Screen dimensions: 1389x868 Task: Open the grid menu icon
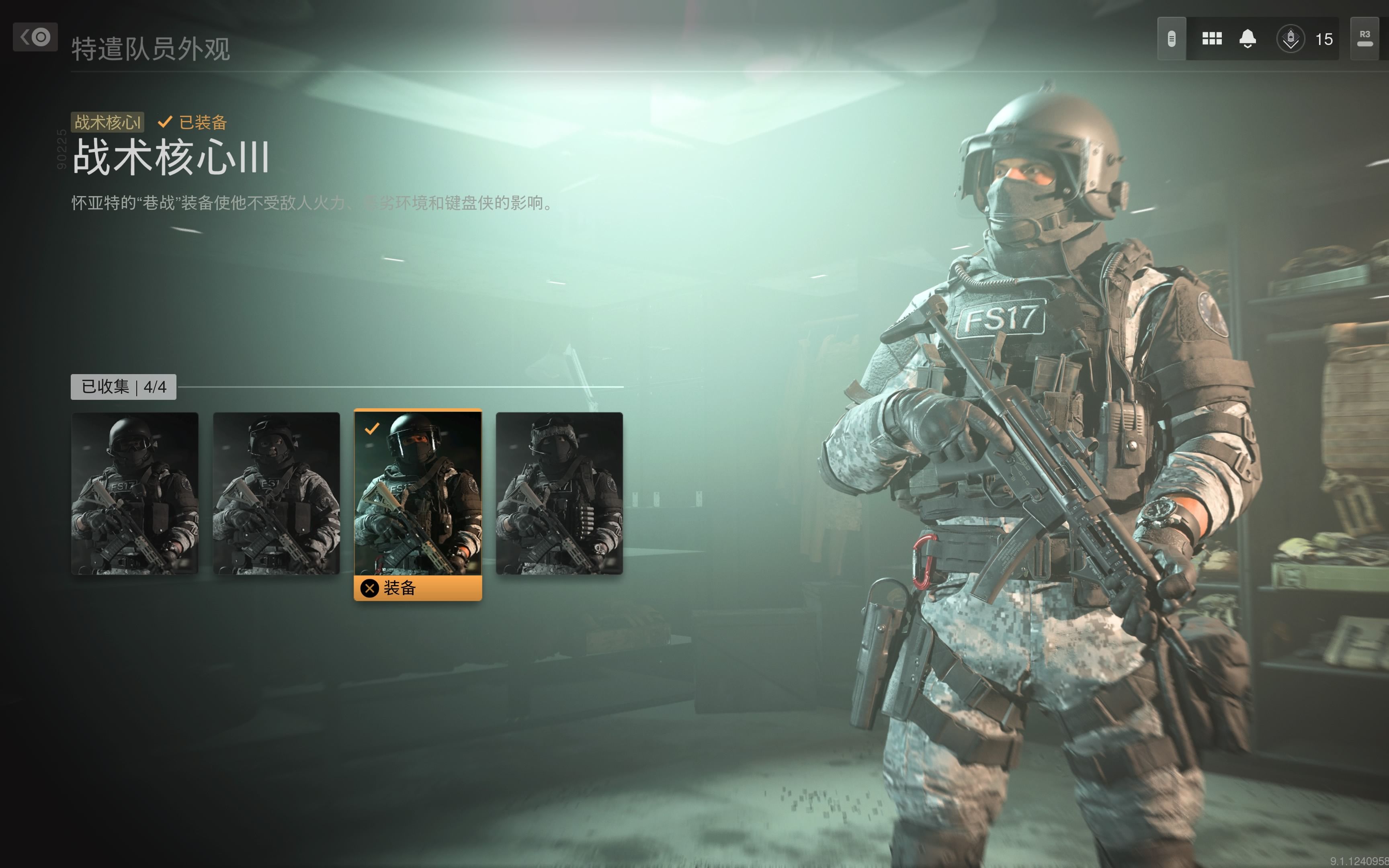click(x=1212, y=39)
